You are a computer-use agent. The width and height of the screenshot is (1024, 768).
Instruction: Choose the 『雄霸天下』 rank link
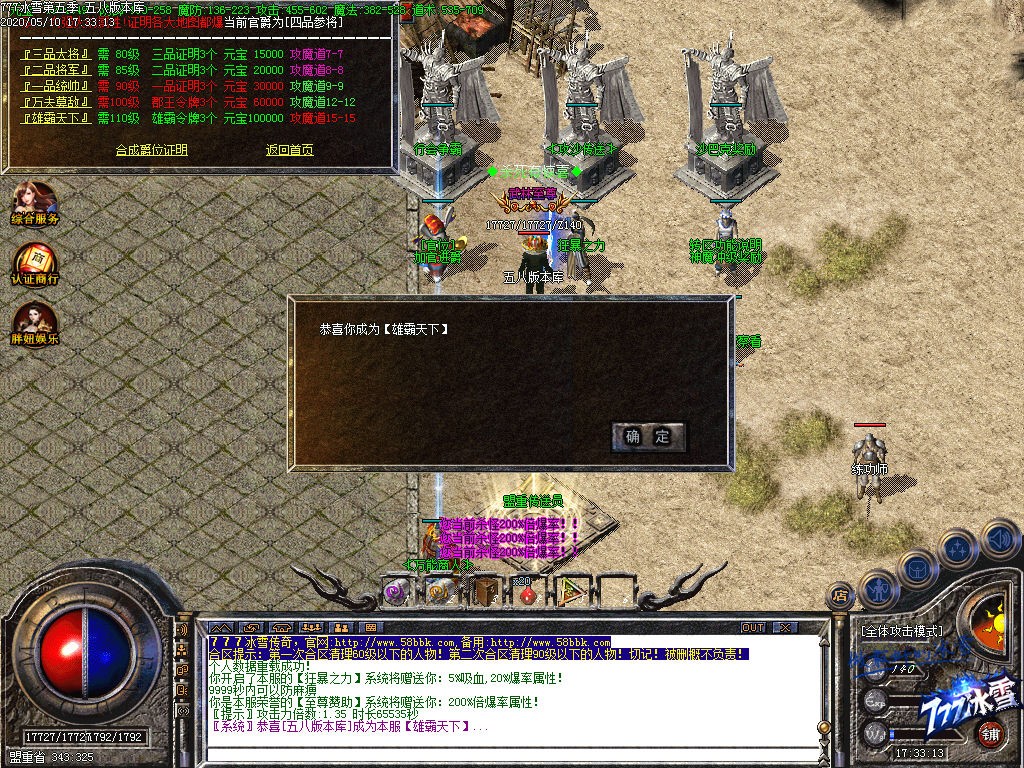click(x=56, y=118)
